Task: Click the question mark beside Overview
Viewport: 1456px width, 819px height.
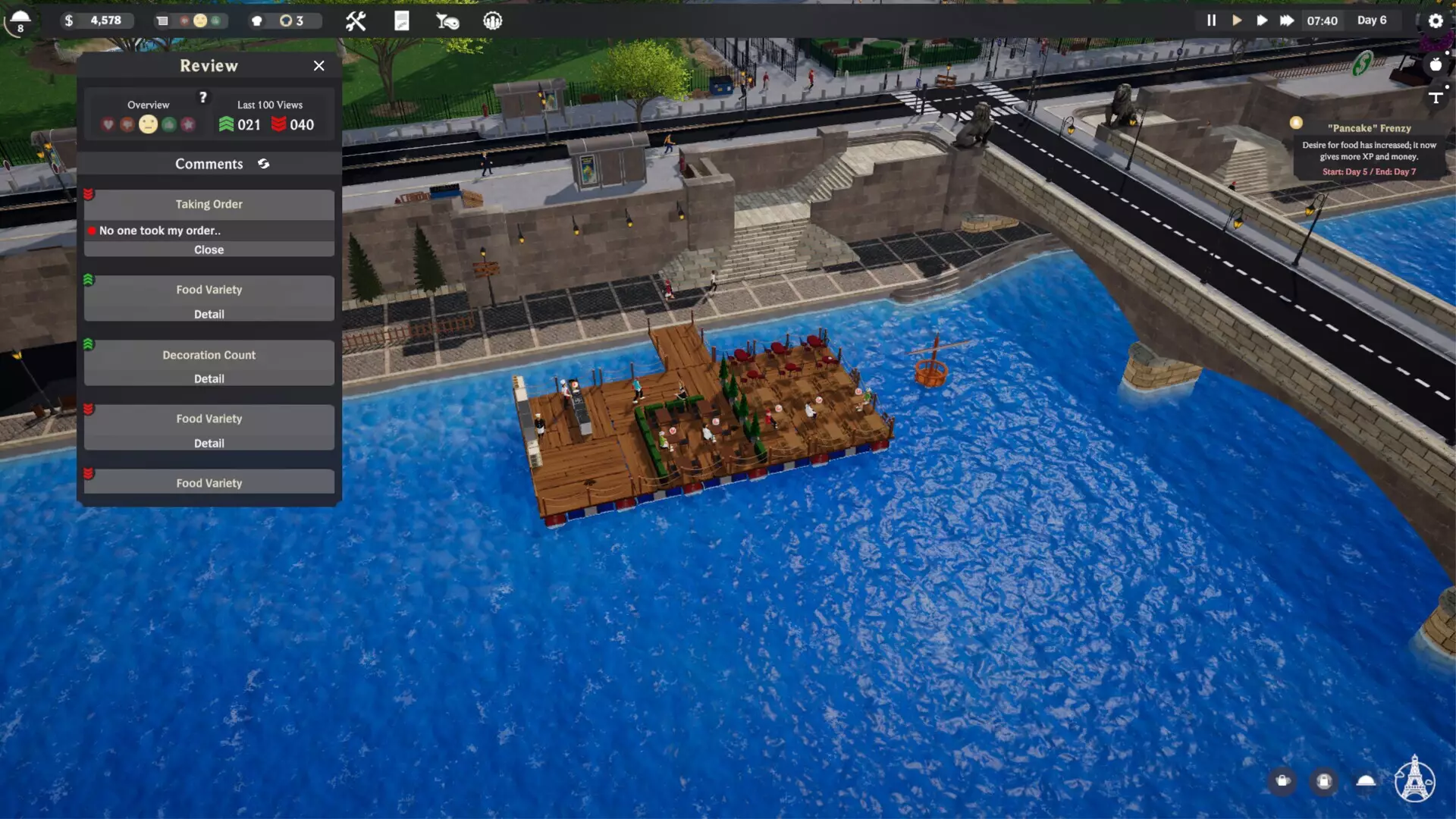Action: [x=202, y=97]
